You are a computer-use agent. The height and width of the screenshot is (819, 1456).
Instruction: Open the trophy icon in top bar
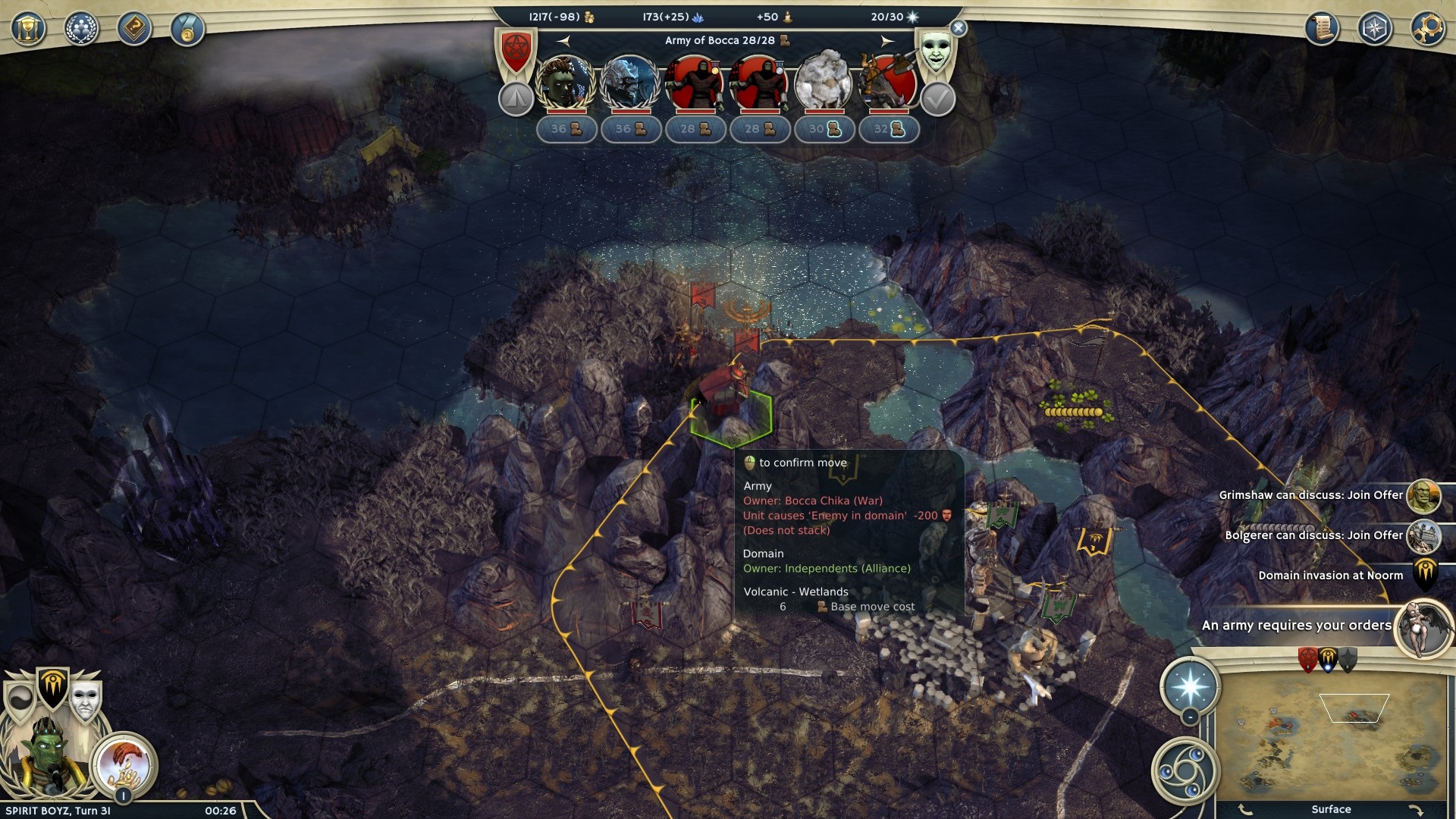(28, 30)
